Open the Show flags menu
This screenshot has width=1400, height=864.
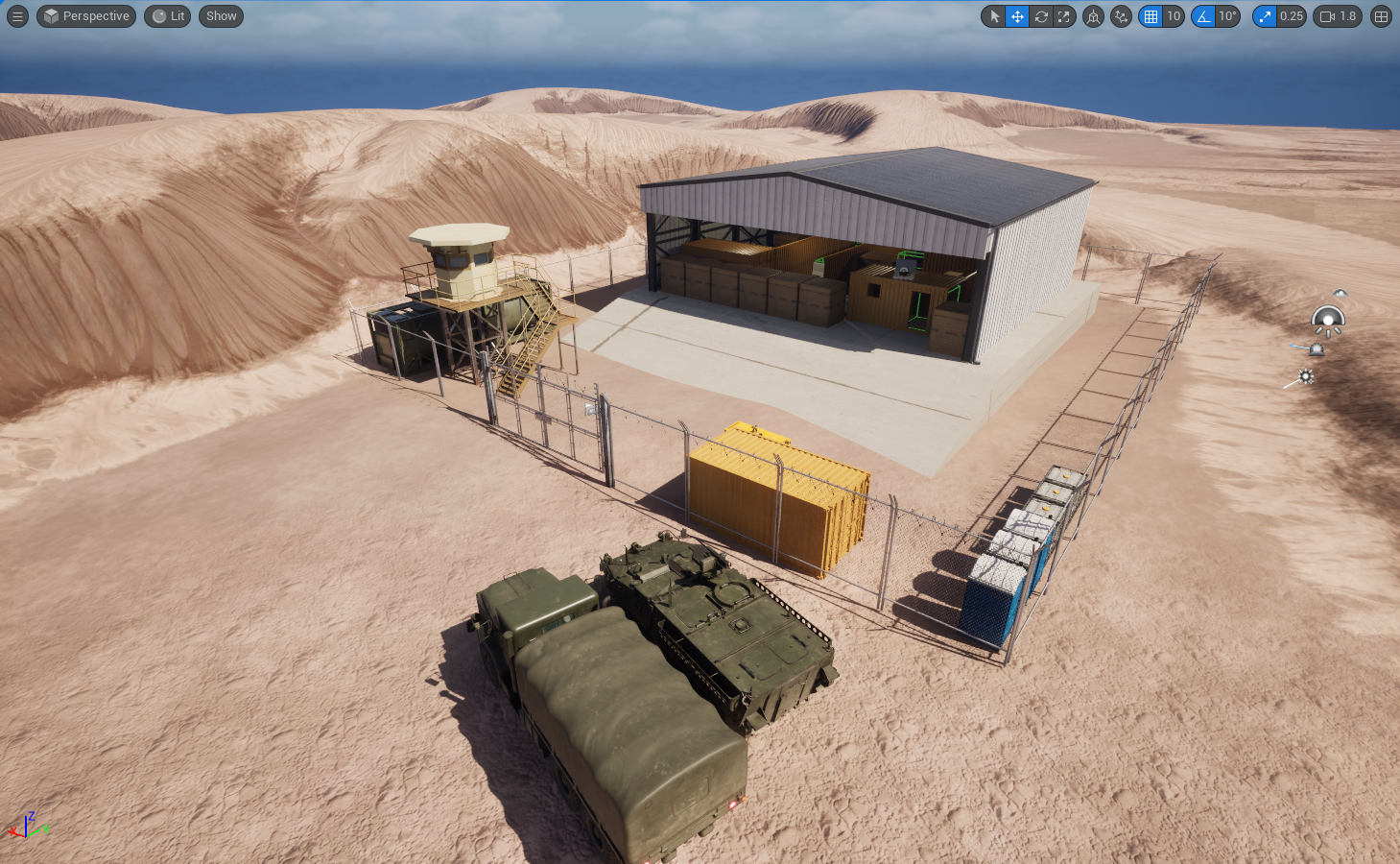pos(220,16)
